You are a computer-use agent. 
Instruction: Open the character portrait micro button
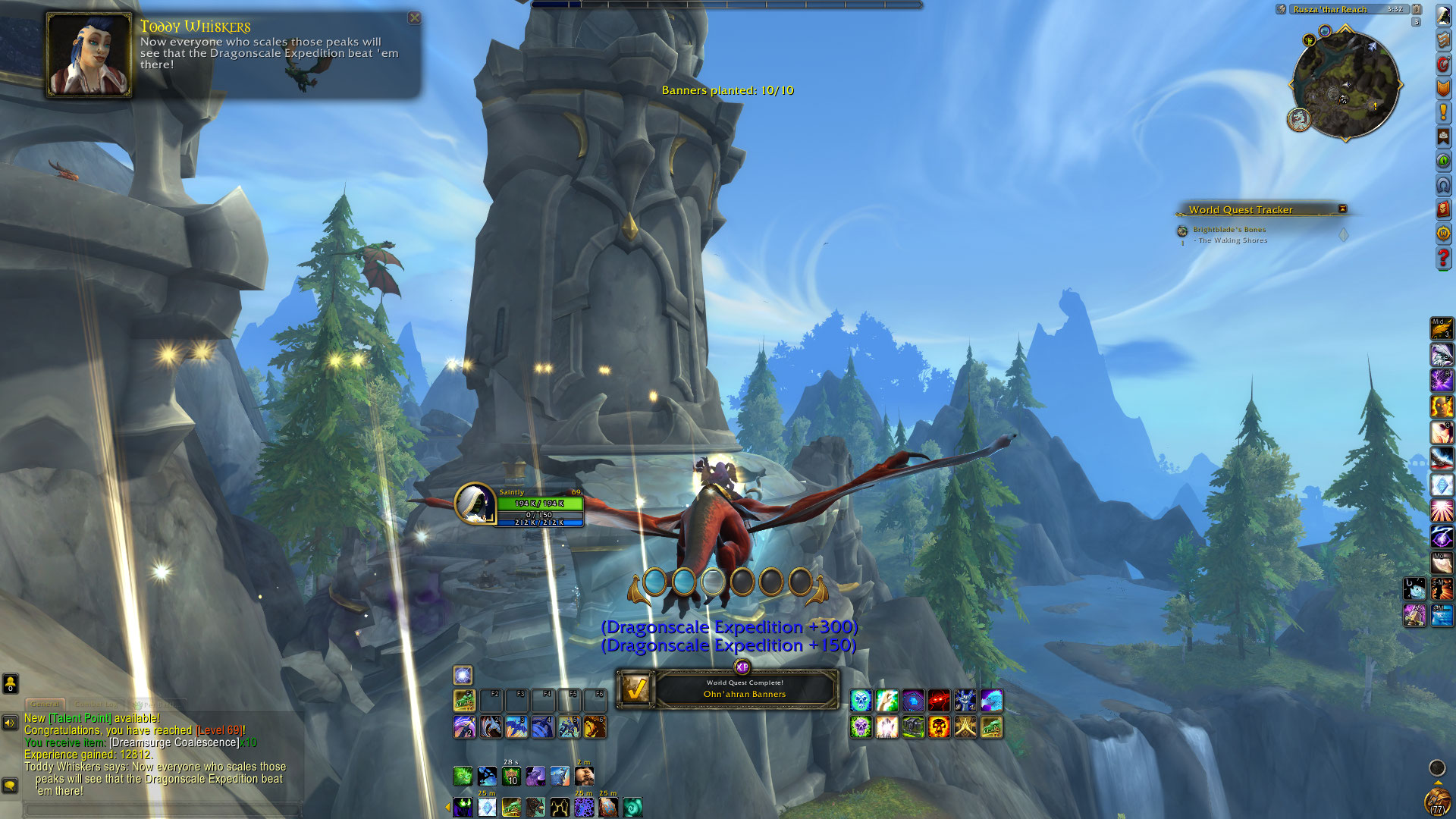[x=1443, y=16]
